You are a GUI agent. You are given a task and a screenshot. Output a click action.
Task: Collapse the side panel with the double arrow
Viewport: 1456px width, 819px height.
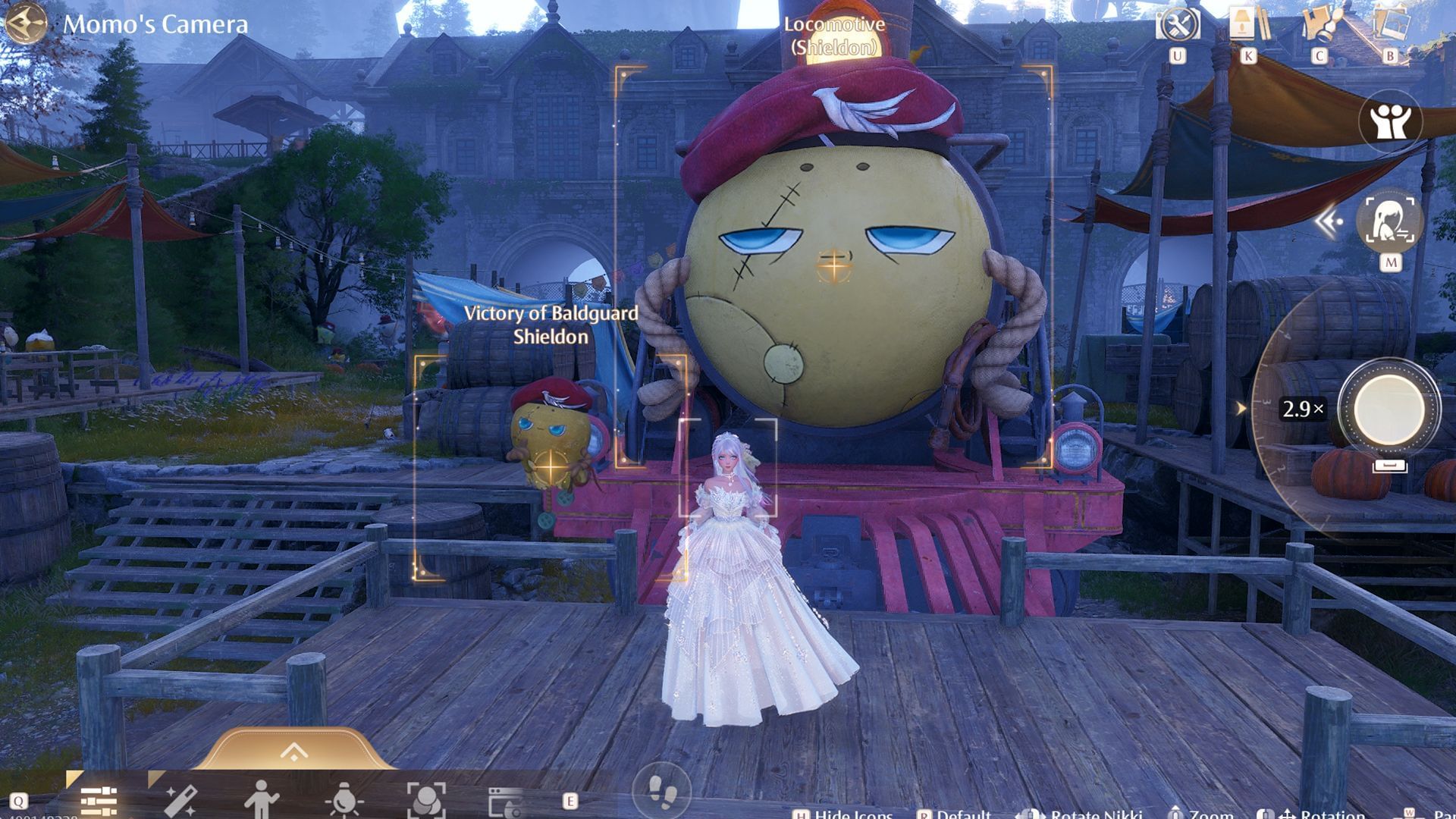(x=1328, y=222)
